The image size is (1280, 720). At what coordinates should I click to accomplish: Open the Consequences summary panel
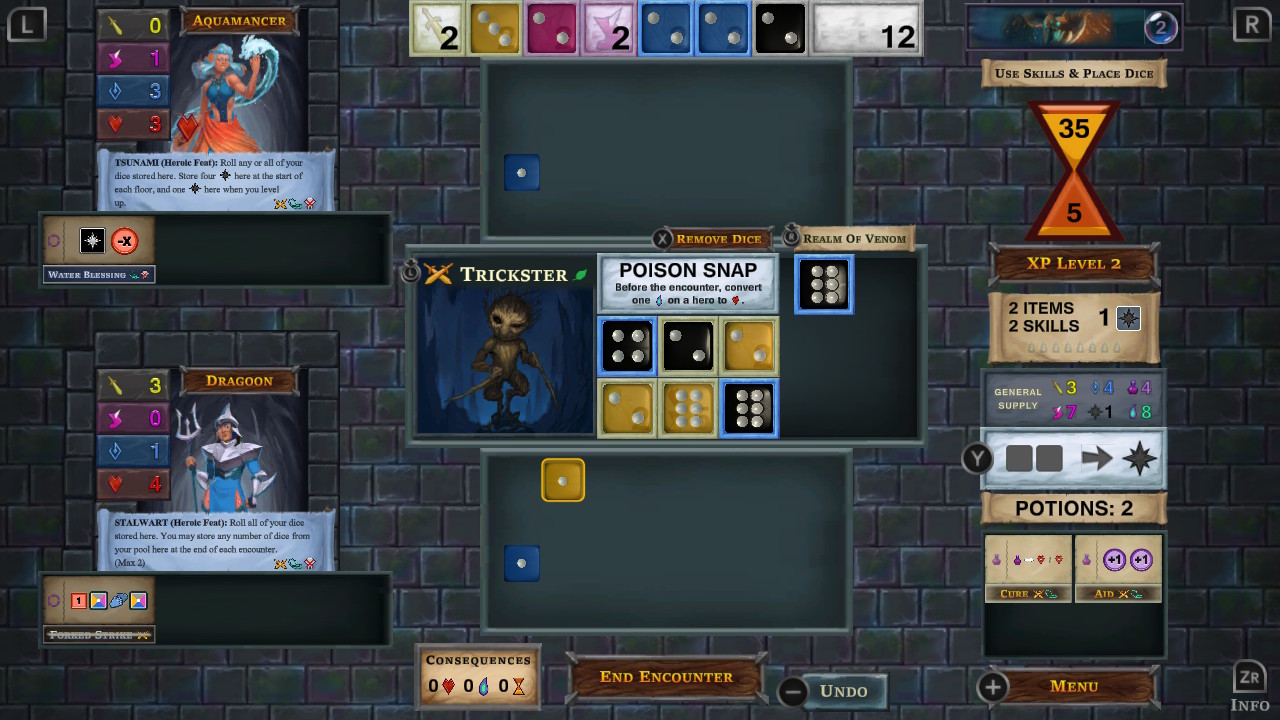click(x=478, y=672)
